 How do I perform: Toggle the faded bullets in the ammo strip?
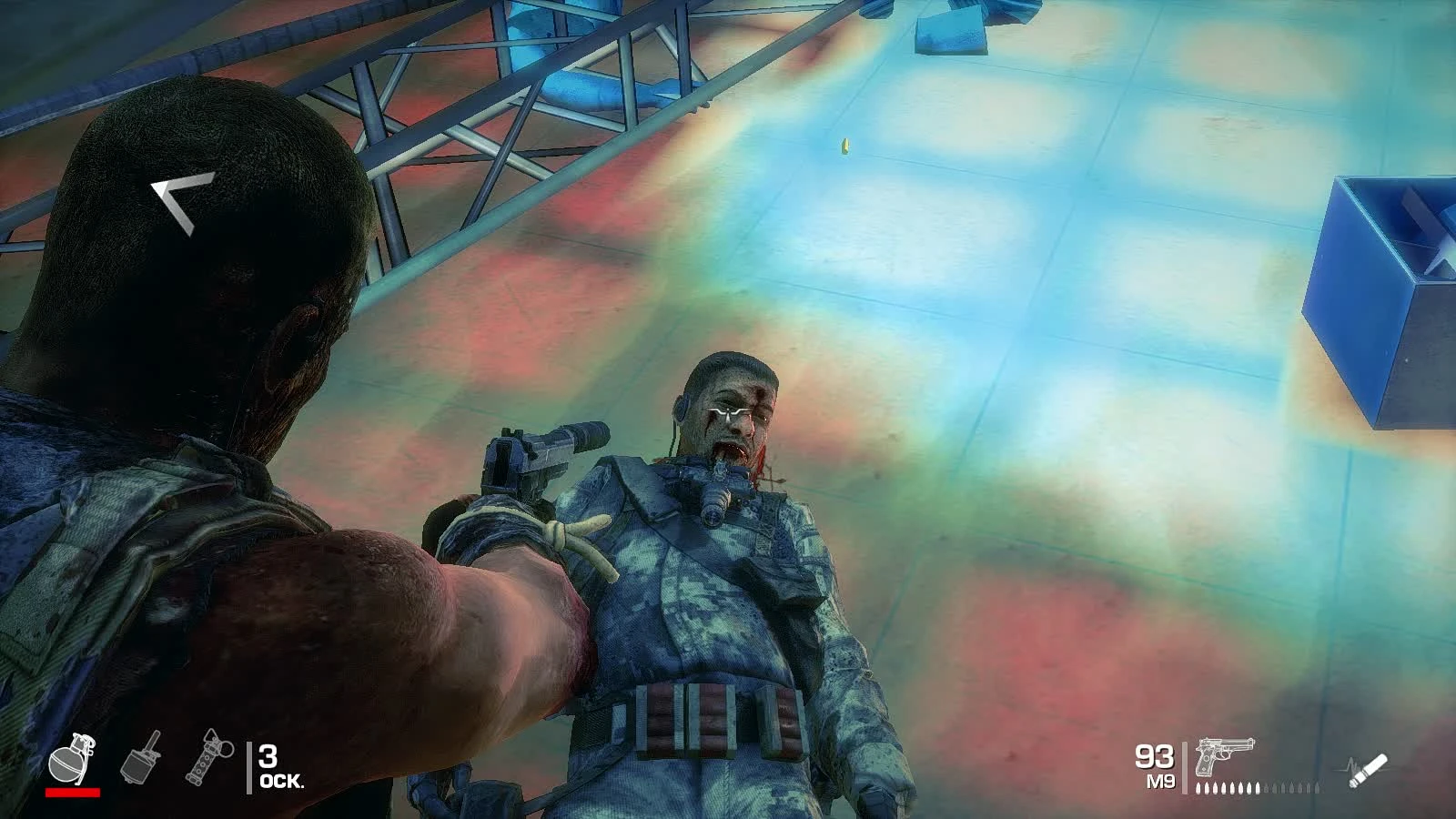[x=1292, y=790]
